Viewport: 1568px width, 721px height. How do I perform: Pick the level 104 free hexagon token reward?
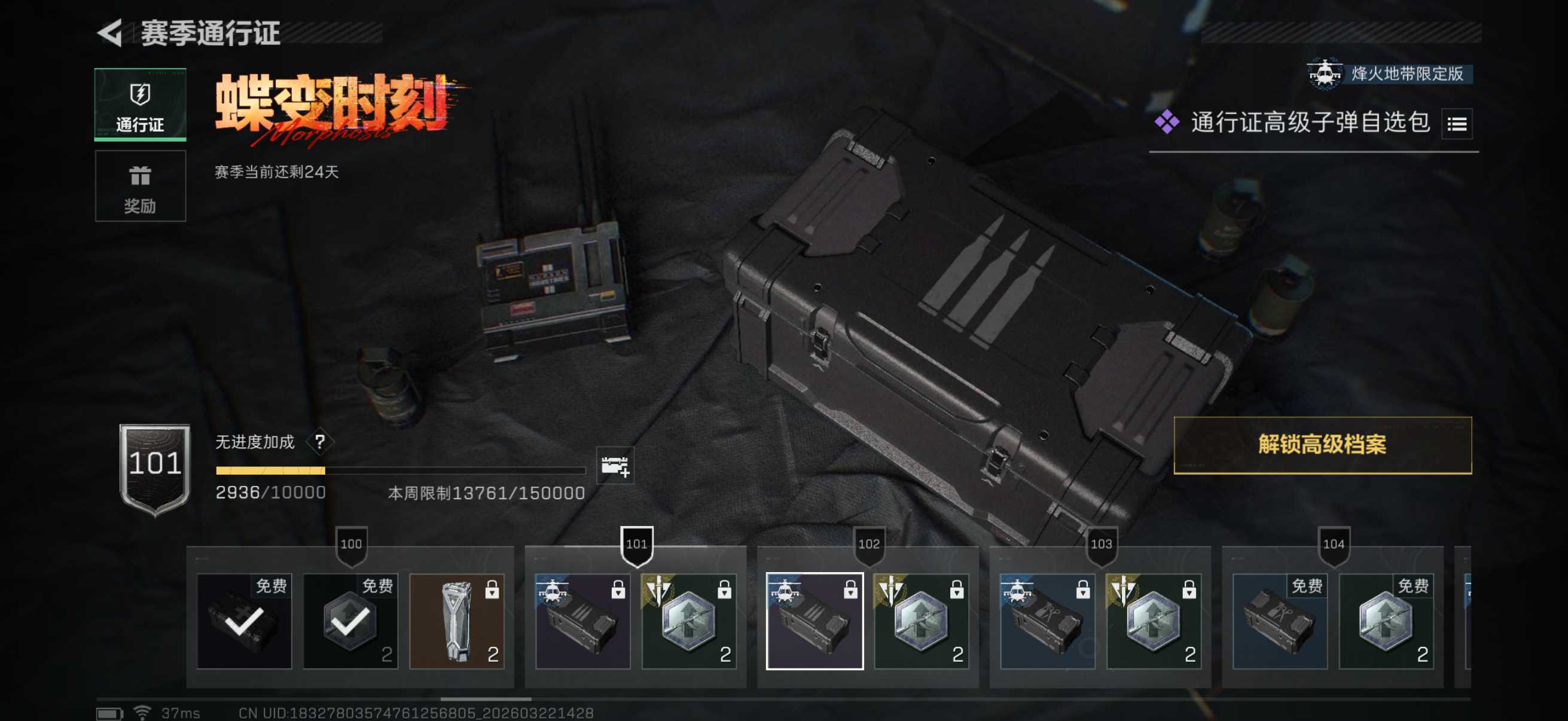coord(1386,621)
